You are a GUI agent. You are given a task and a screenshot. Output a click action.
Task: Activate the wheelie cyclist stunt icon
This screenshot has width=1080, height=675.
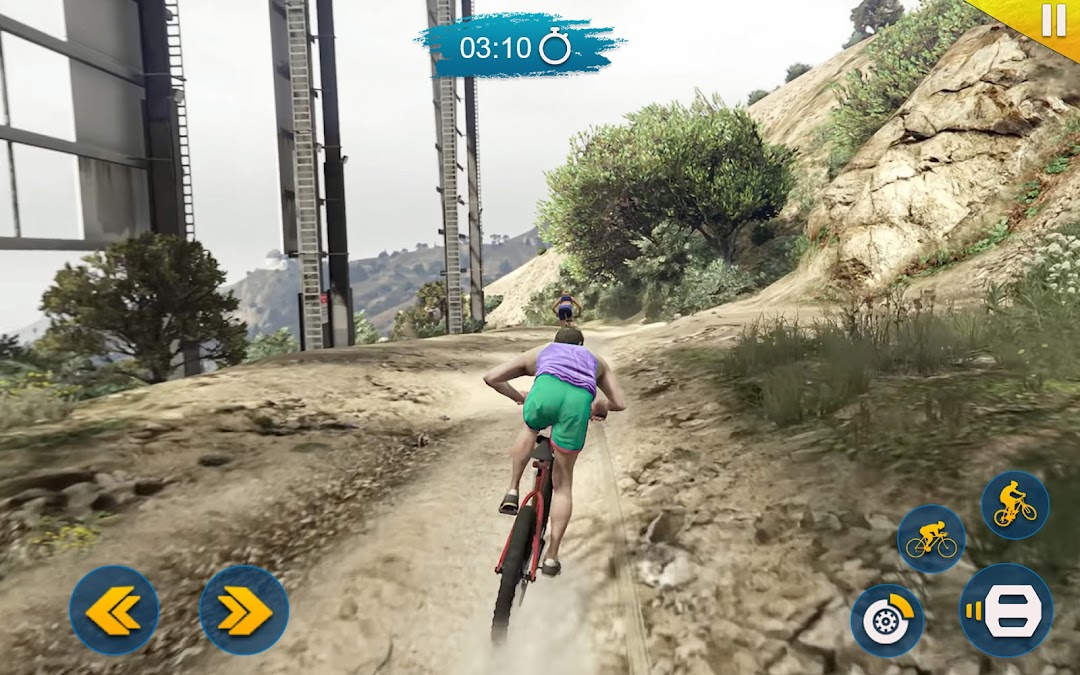1014,504
